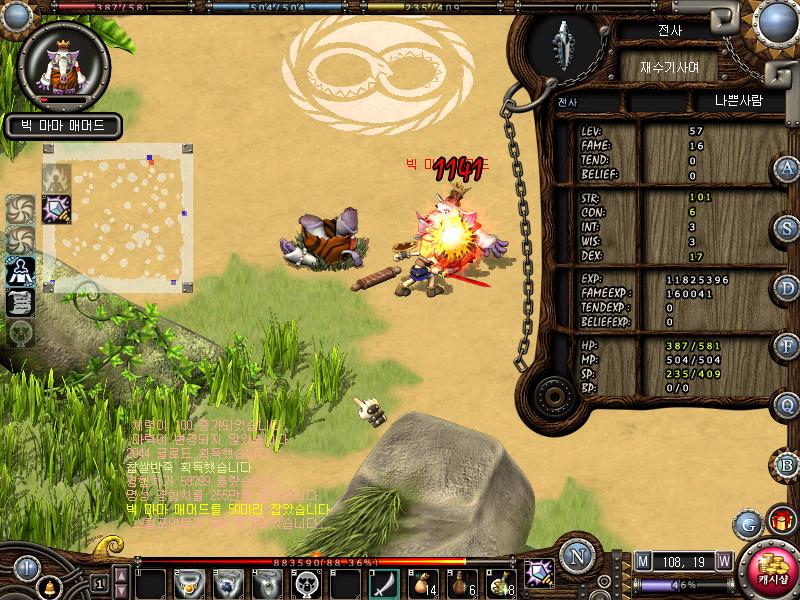Use the hotbar pouch with 14 count
The image size is (800, 600).
424,581
